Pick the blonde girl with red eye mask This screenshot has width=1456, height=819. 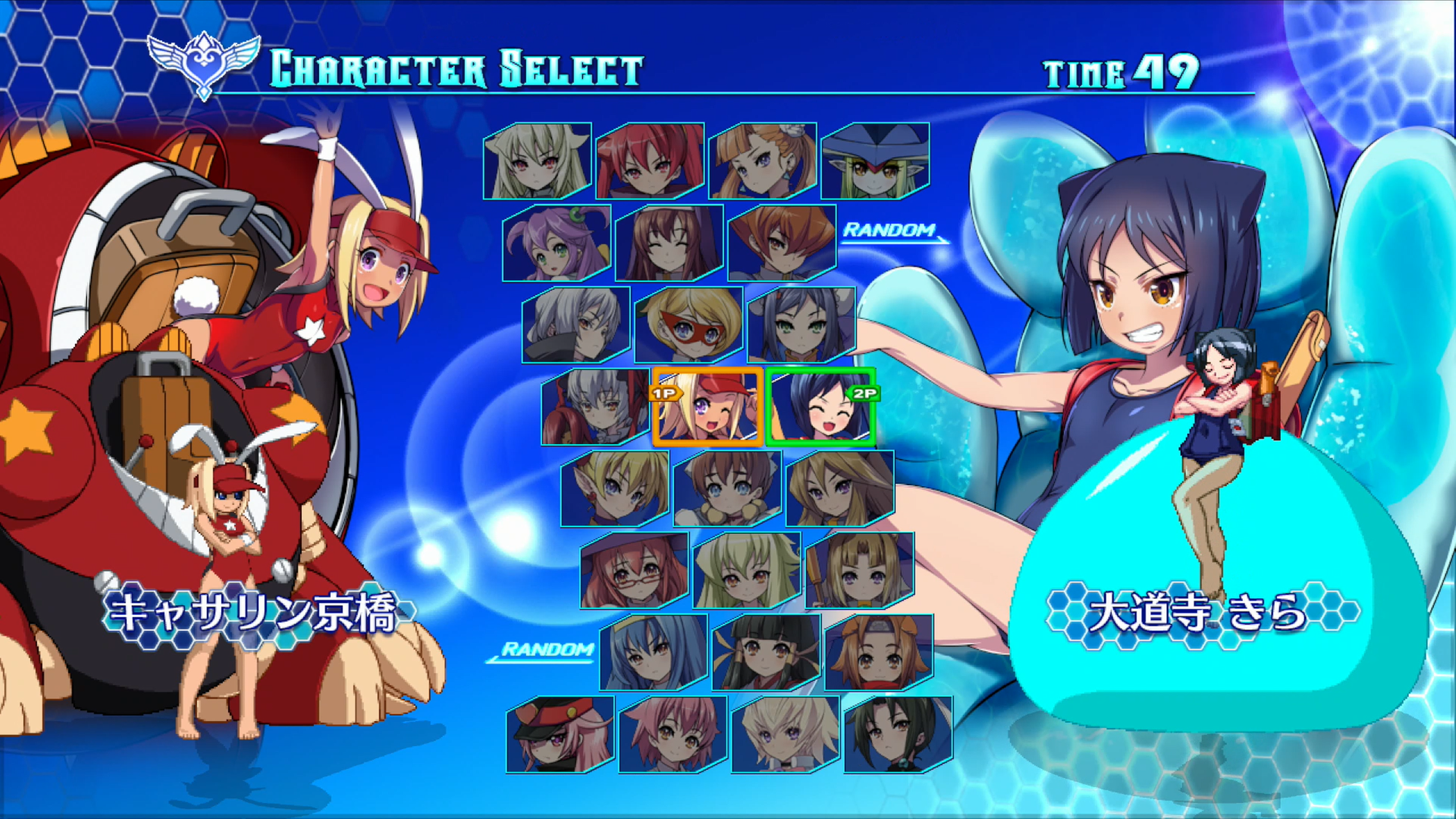pos(688,325)
